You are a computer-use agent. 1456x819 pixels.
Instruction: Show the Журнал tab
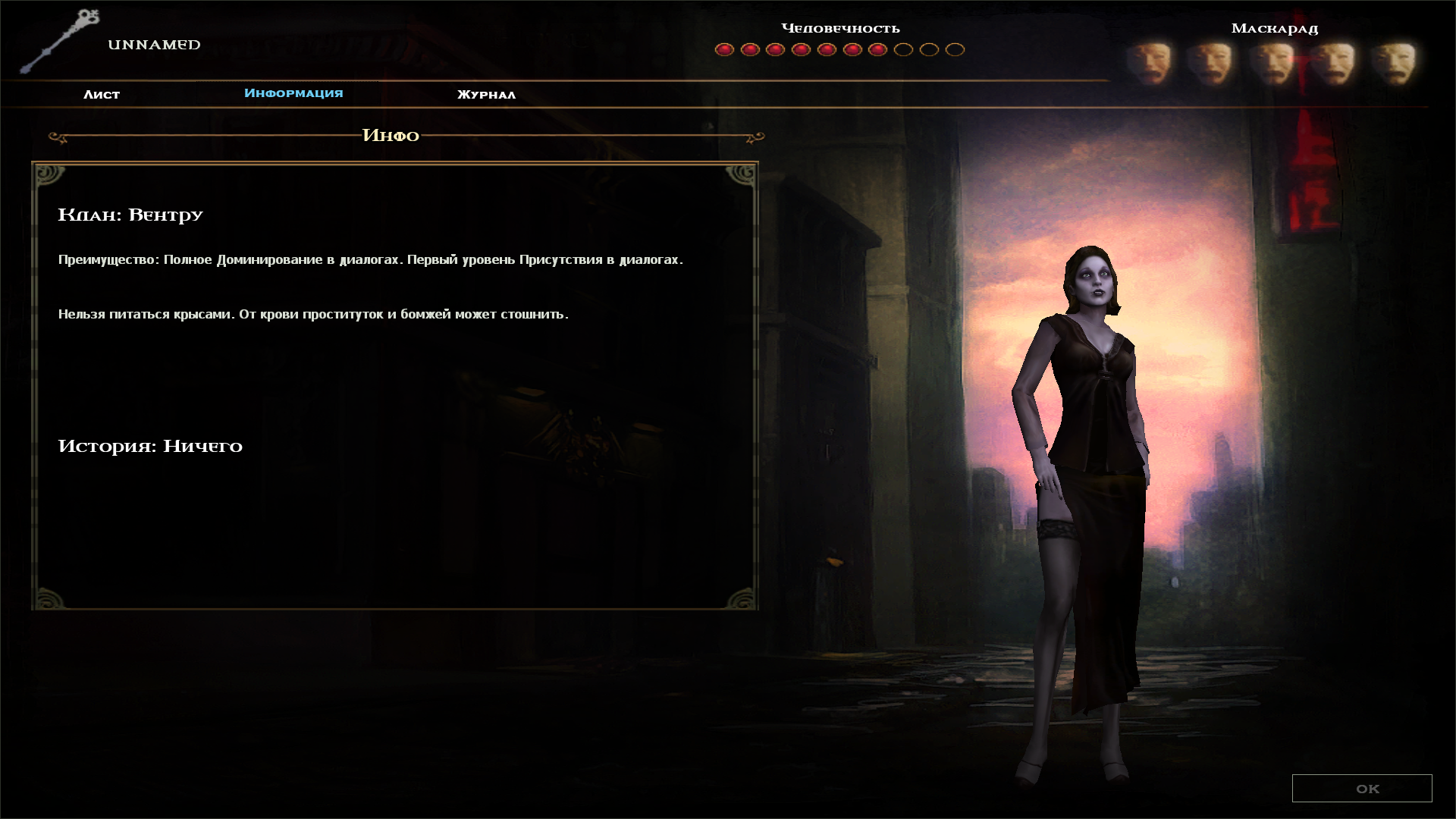486,94
